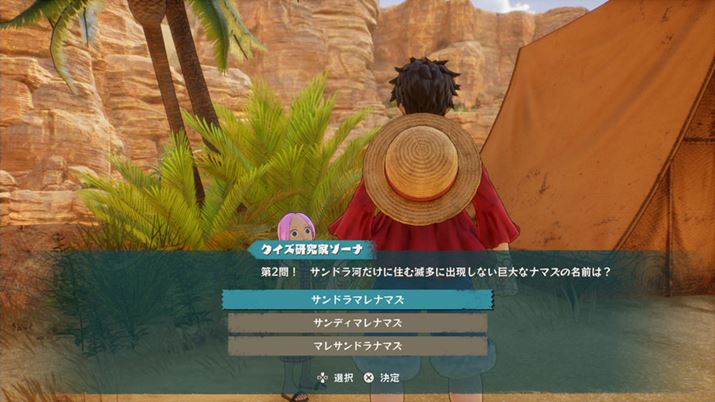Pick the answer マレサンドラナマス
The height and width of the screenshot is (402, 715).
click(x=357, y=345)
